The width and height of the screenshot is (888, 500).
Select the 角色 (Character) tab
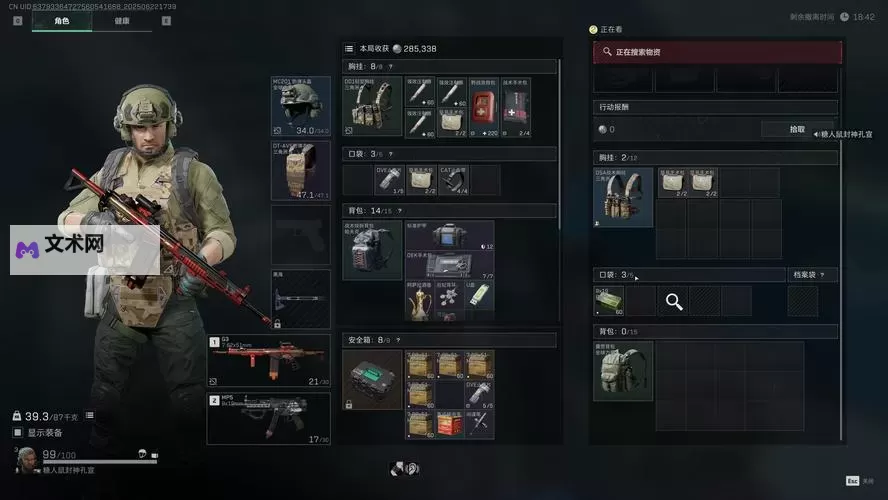(x=61, y=20)
